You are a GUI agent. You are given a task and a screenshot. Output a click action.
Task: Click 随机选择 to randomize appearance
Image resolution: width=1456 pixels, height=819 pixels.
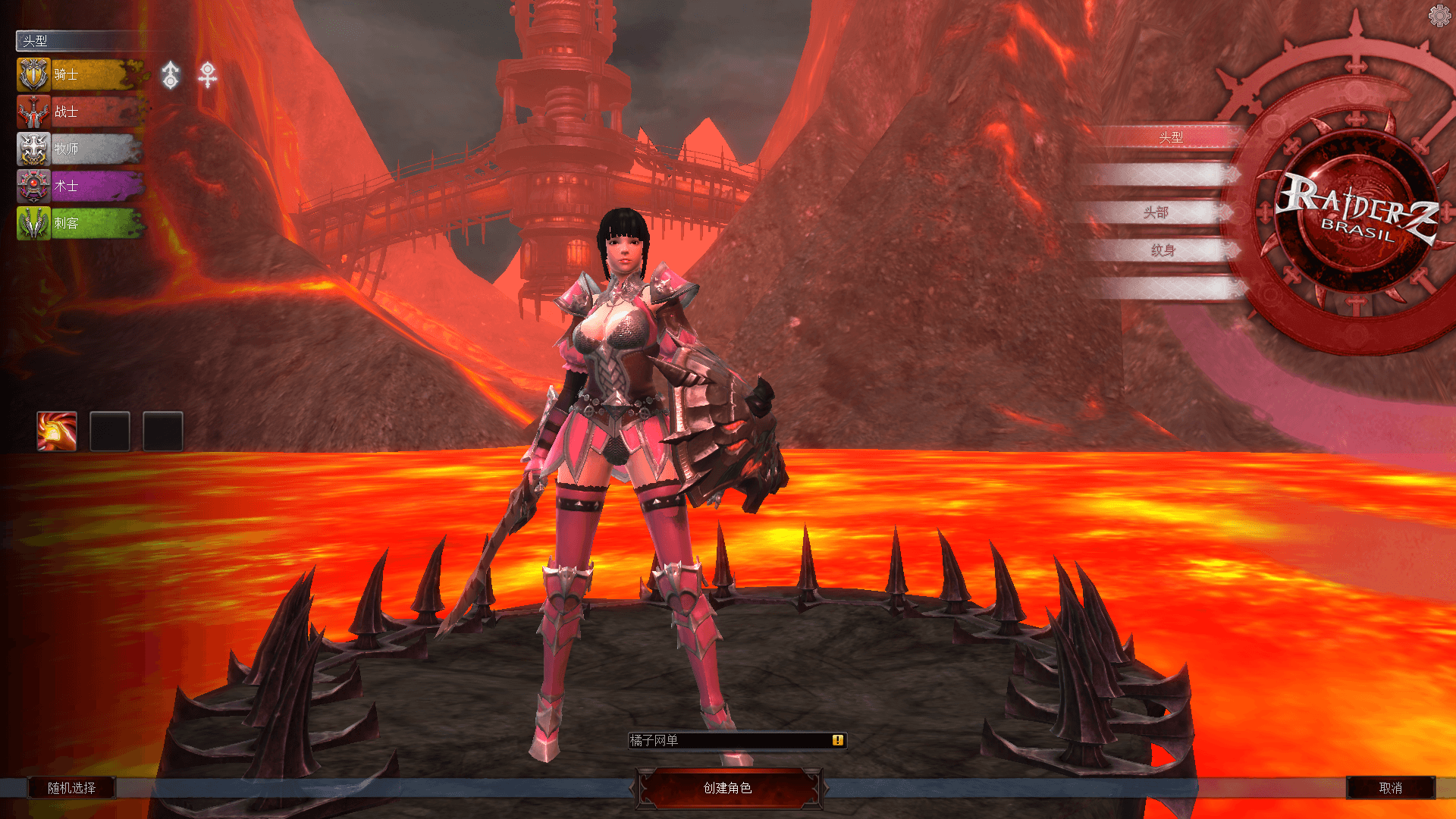71,788
